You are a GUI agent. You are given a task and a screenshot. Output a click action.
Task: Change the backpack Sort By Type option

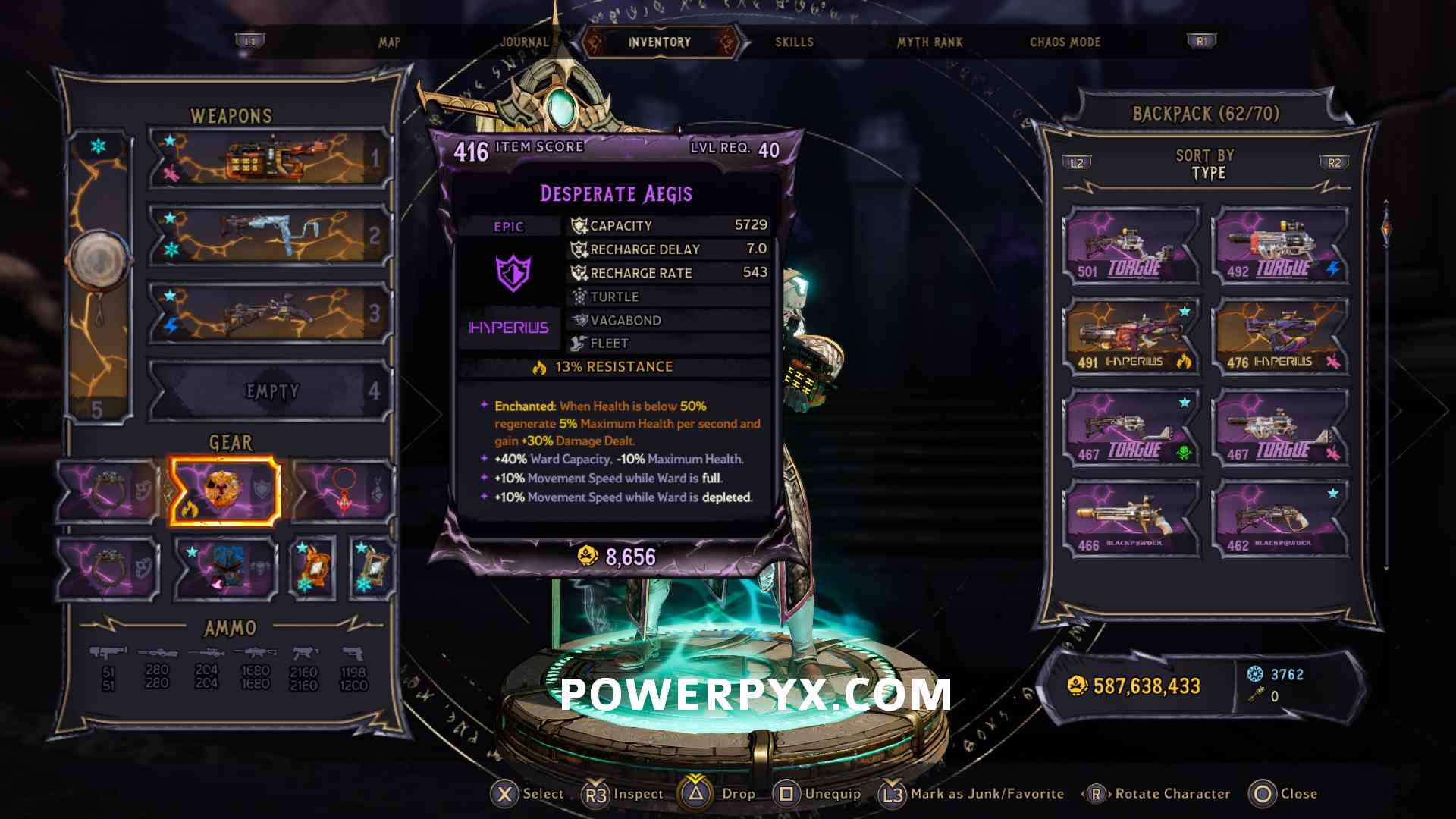pyautogui.click(x=1205, y=165)
